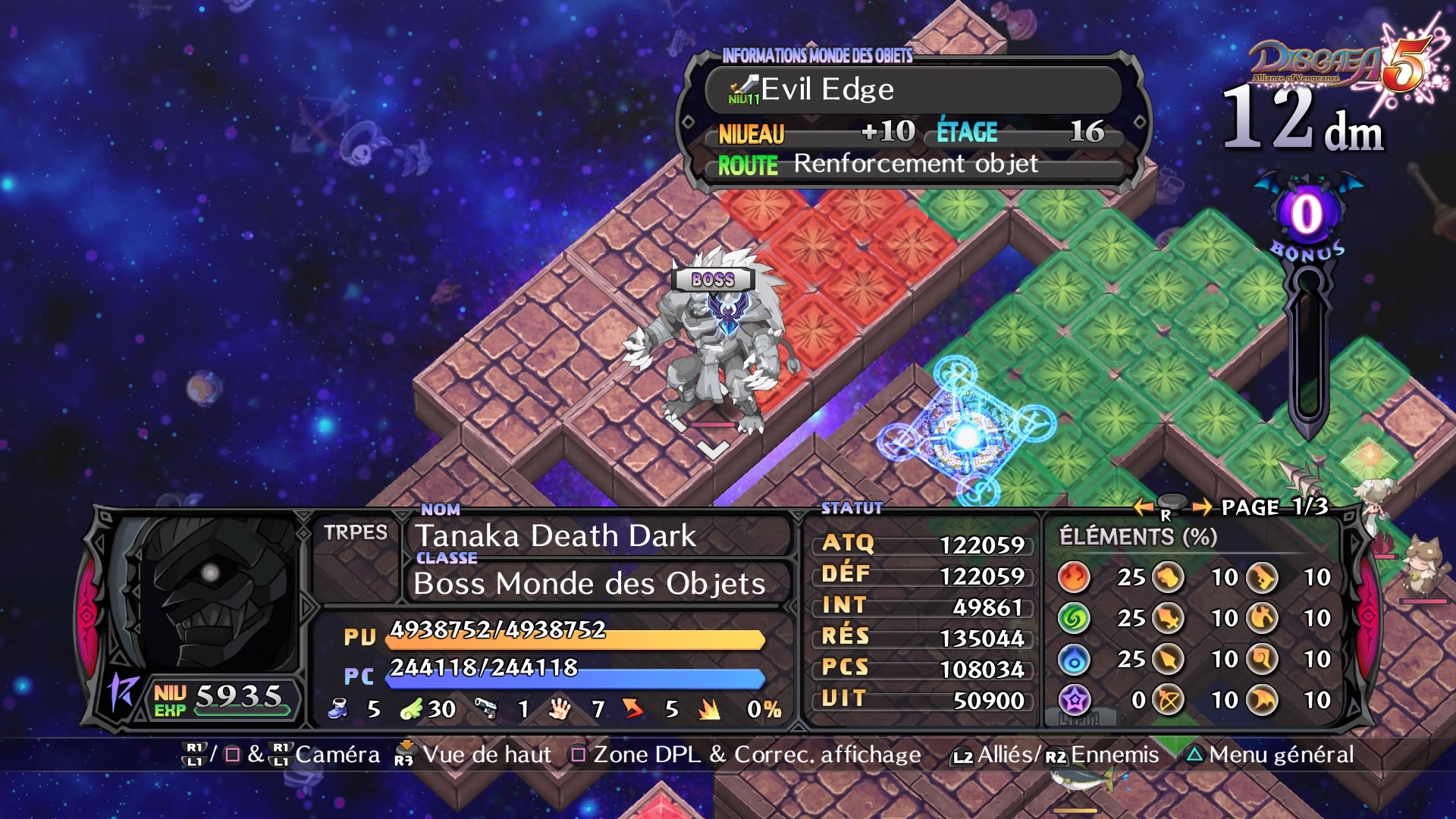Click the purple star element icon
This screenshot has height=819, width=1456.
click(1074, 700)
